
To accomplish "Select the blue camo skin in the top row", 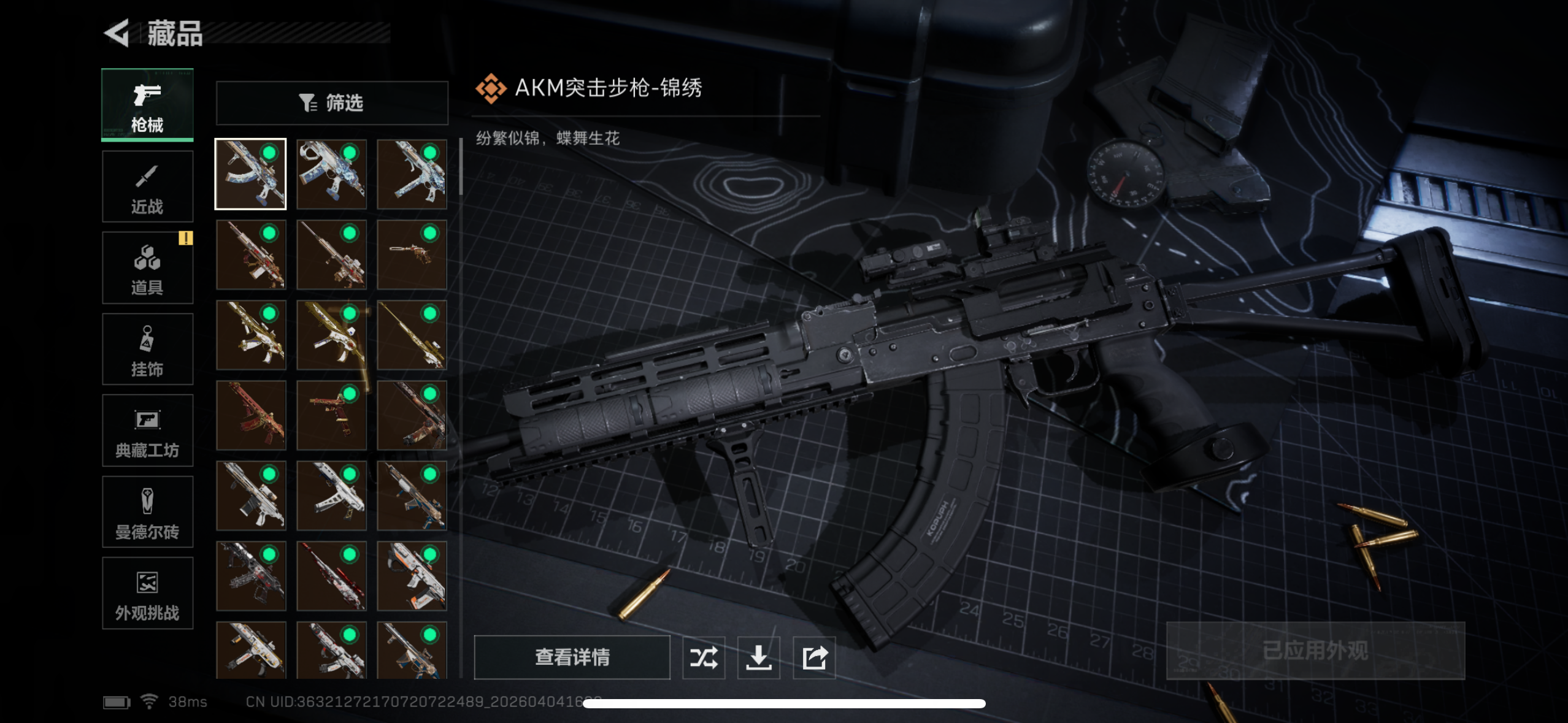I will [x=331, y=174].
